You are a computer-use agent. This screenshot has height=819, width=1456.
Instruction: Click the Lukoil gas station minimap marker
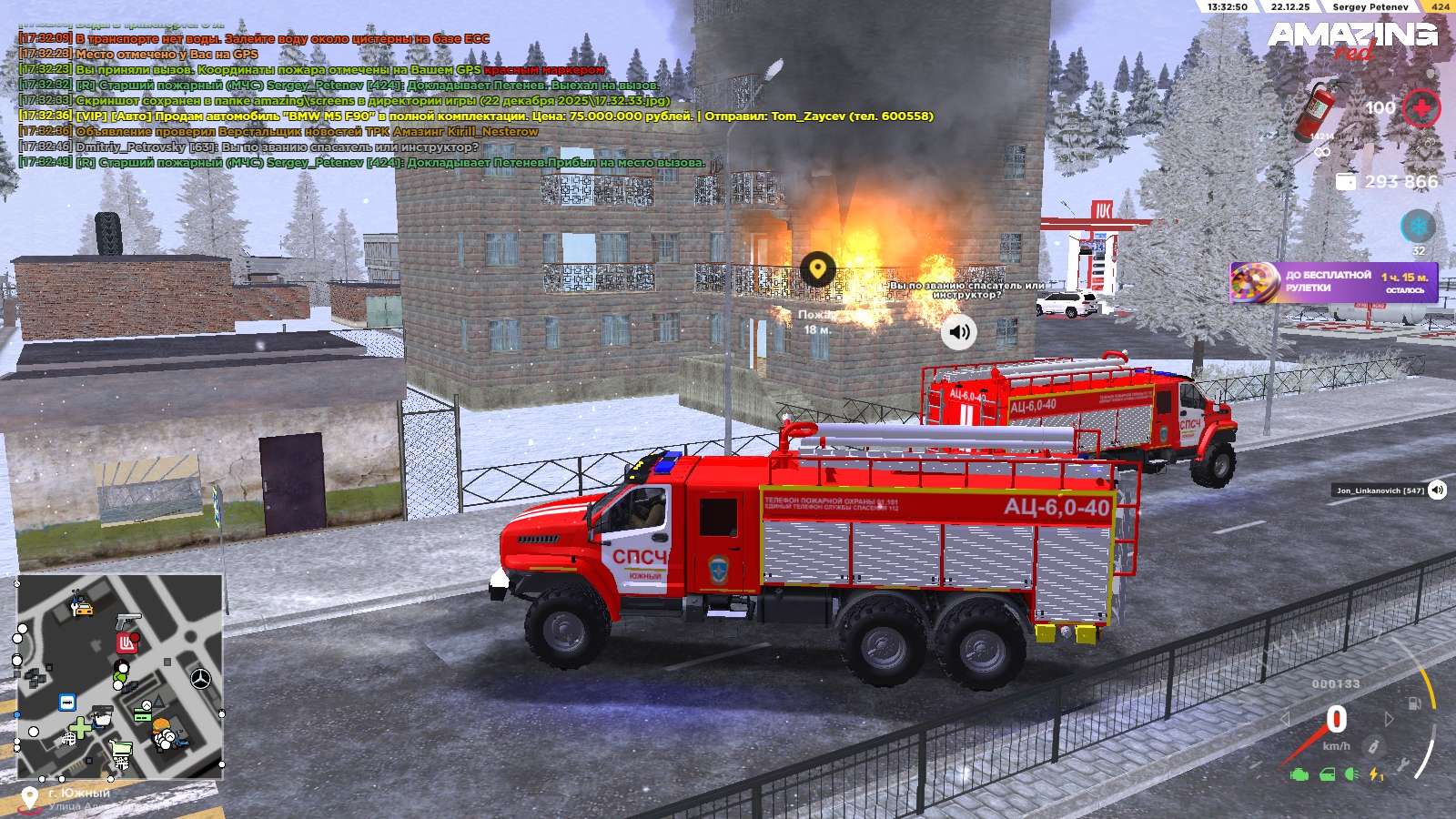click(126, 644)
